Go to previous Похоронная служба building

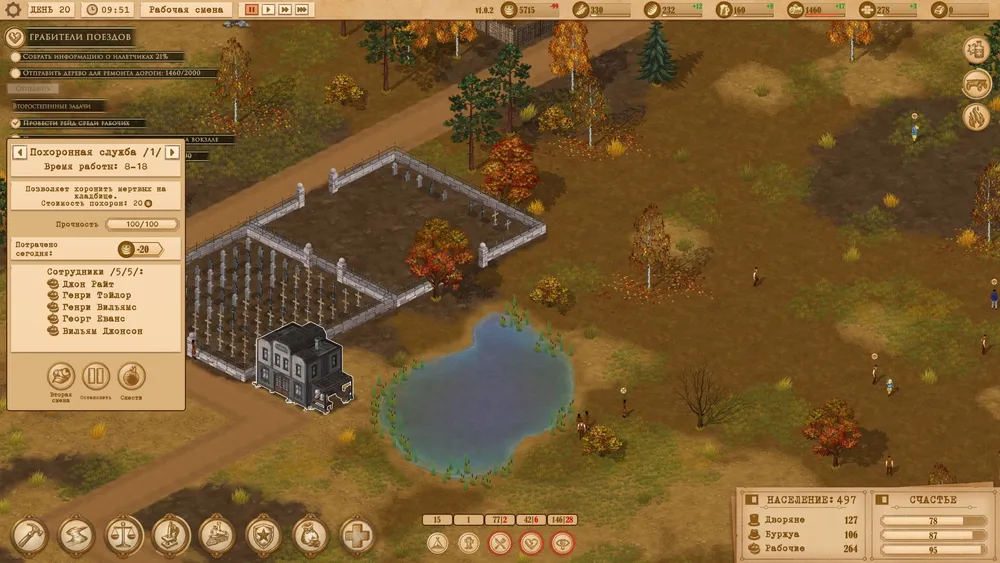click(18, 152)
